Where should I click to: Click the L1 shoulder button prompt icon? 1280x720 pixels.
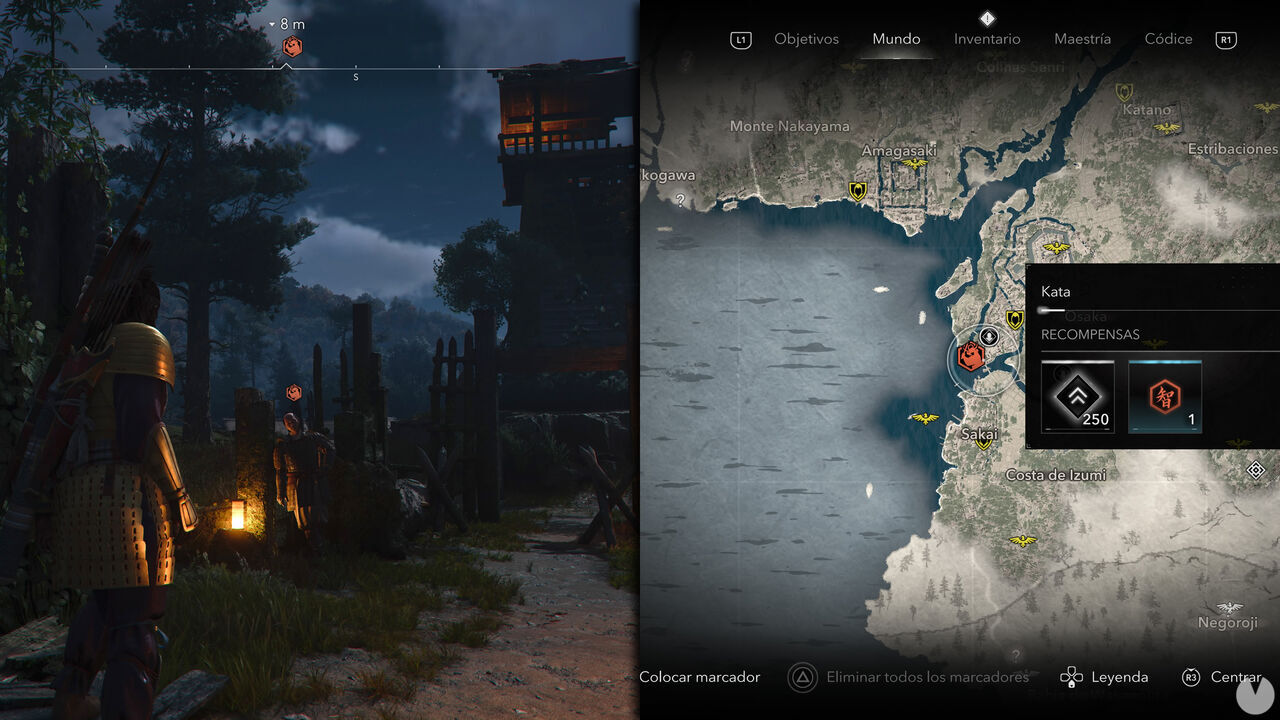740,39
